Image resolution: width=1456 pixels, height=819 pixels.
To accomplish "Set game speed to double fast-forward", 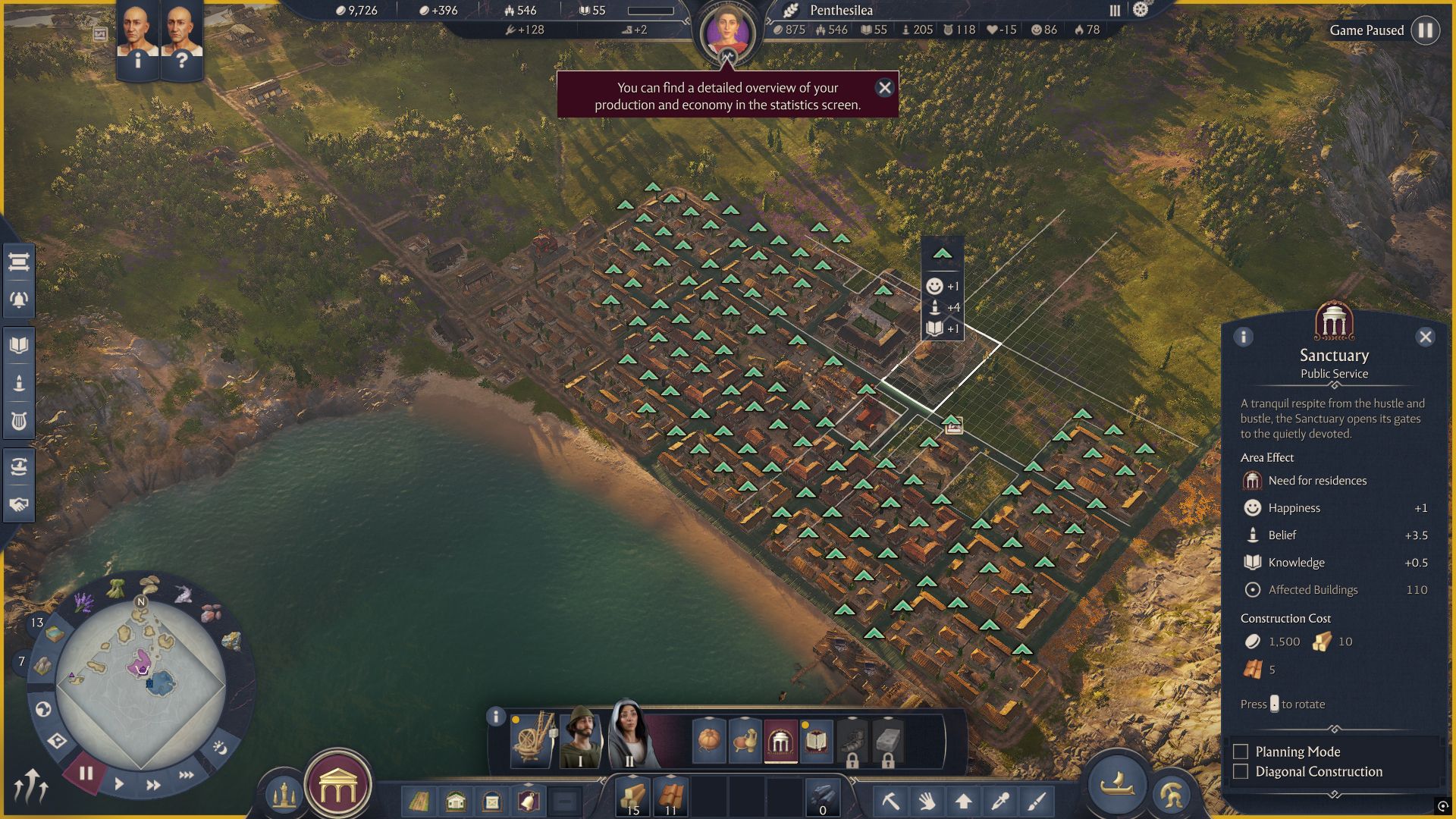I will (153, 785).
